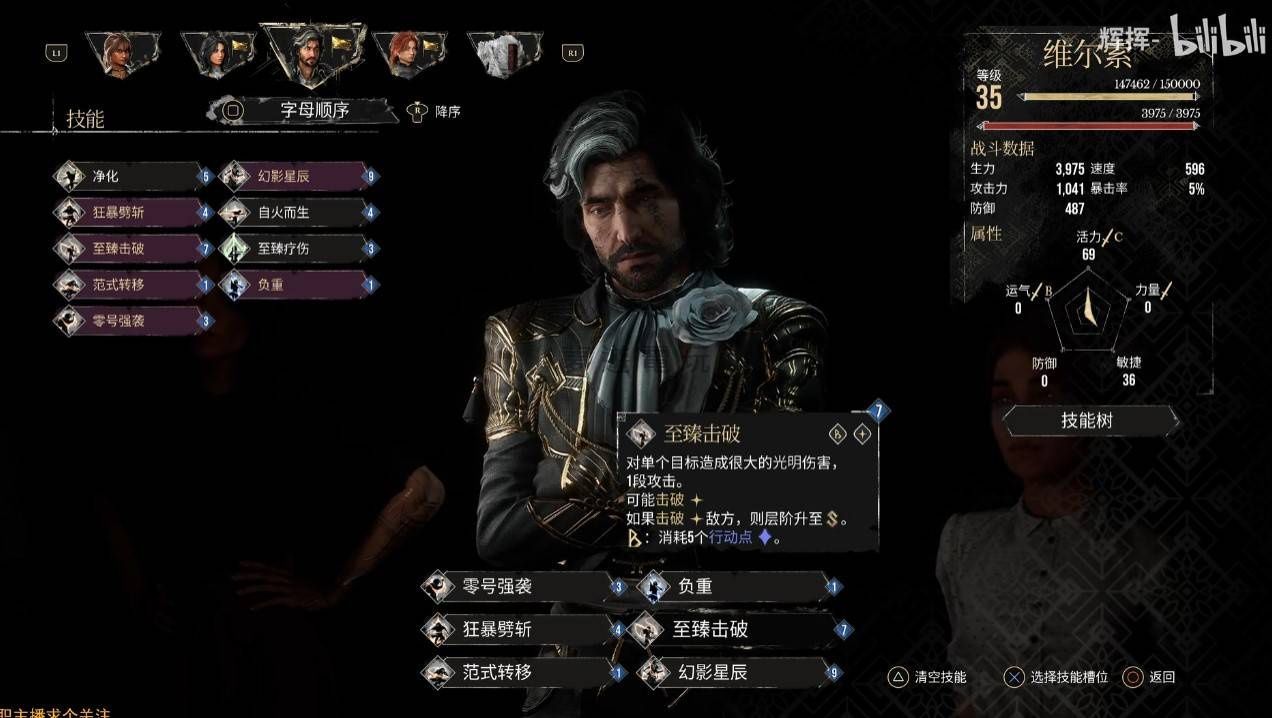This screenshot has height=718, width=1272.
Task: Switch to the red-haired character portrait
Action: click(x=408, y=55)
